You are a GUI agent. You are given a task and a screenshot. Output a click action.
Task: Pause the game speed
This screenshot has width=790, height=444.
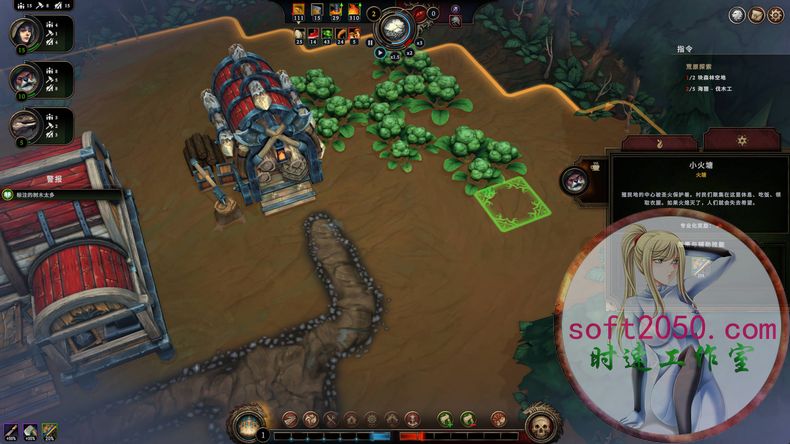coord(370,44)
